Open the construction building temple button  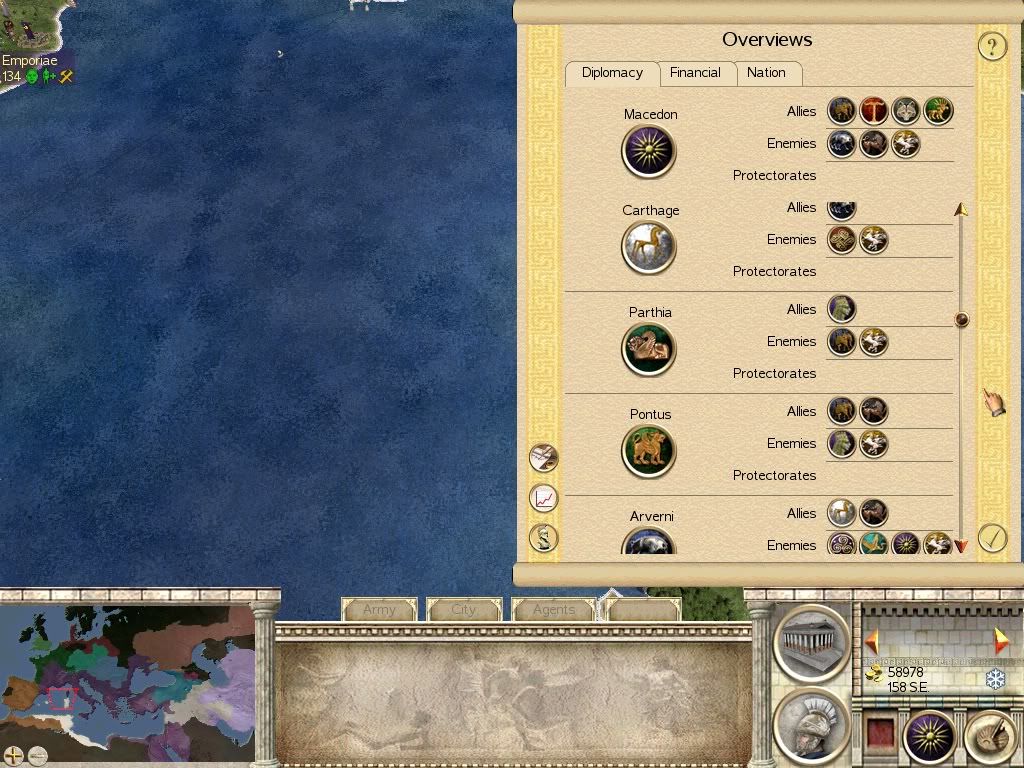click(x=811, y=639)
